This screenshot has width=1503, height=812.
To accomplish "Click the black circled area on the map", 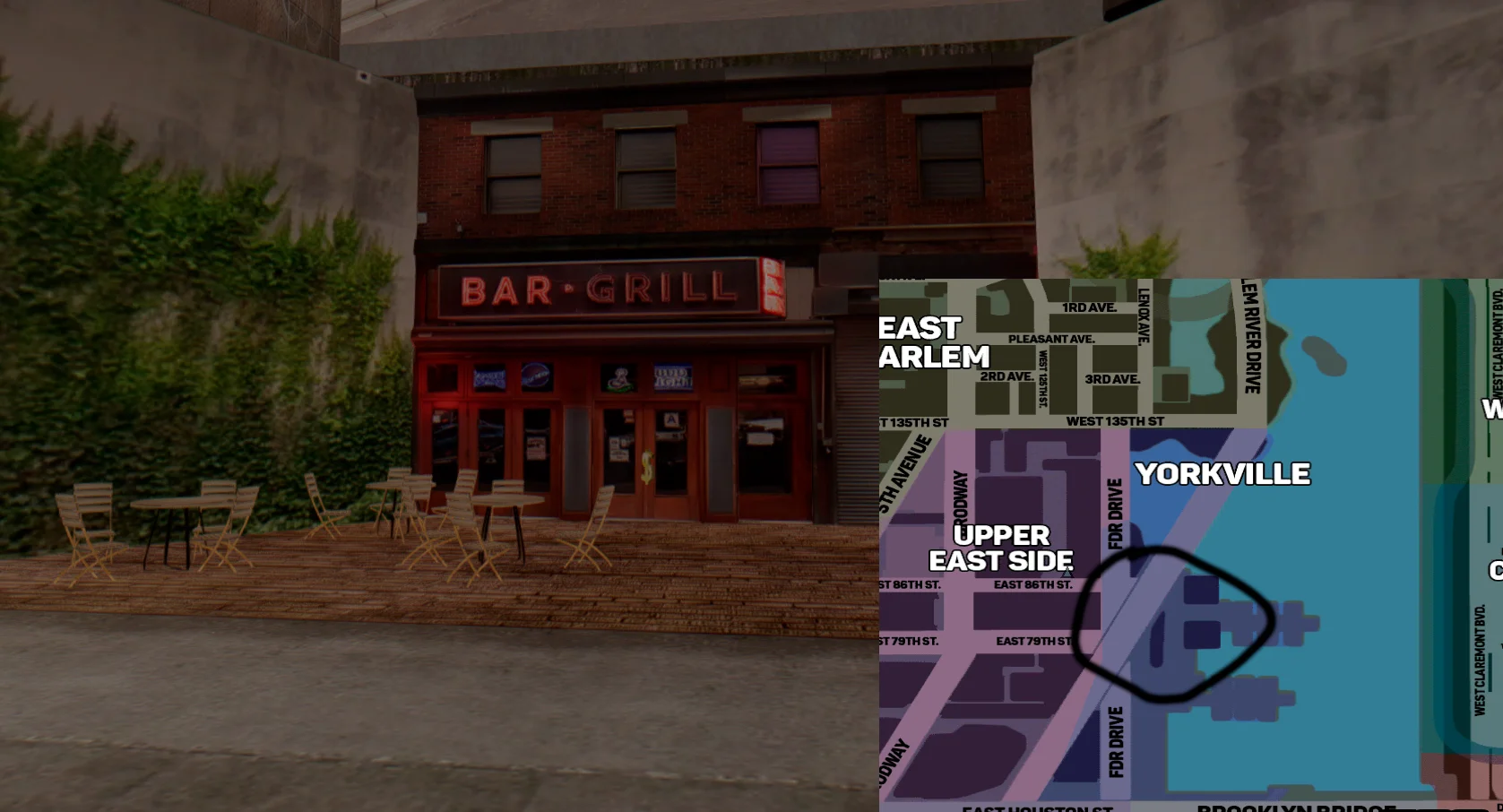I will coord(1174,624).
